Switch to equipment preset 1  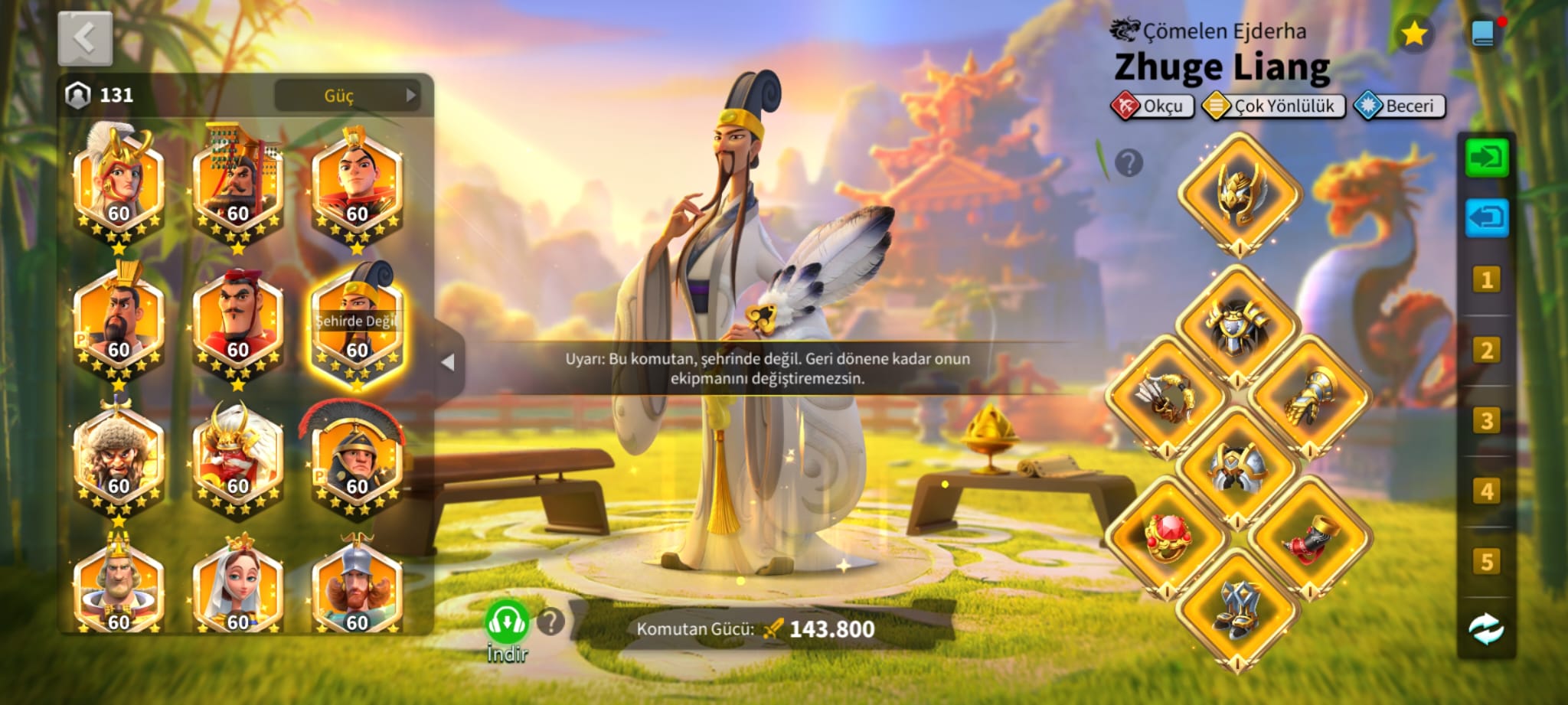click(1486, 280)
